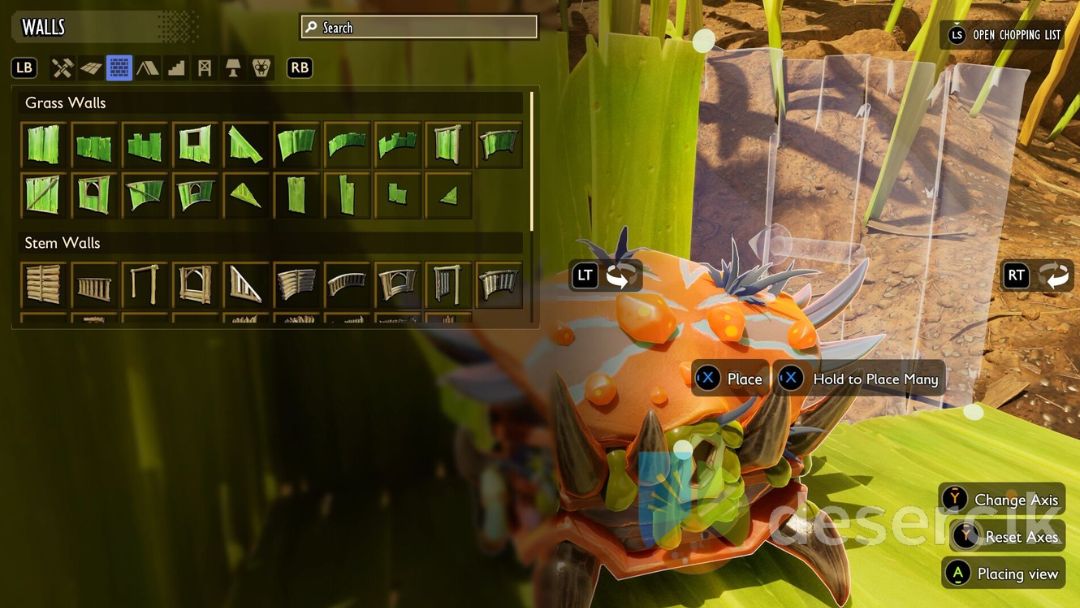The image size is (1080, 608).
Task: Select the crenellated grass wall piece
Action: (x=145, y=145)
